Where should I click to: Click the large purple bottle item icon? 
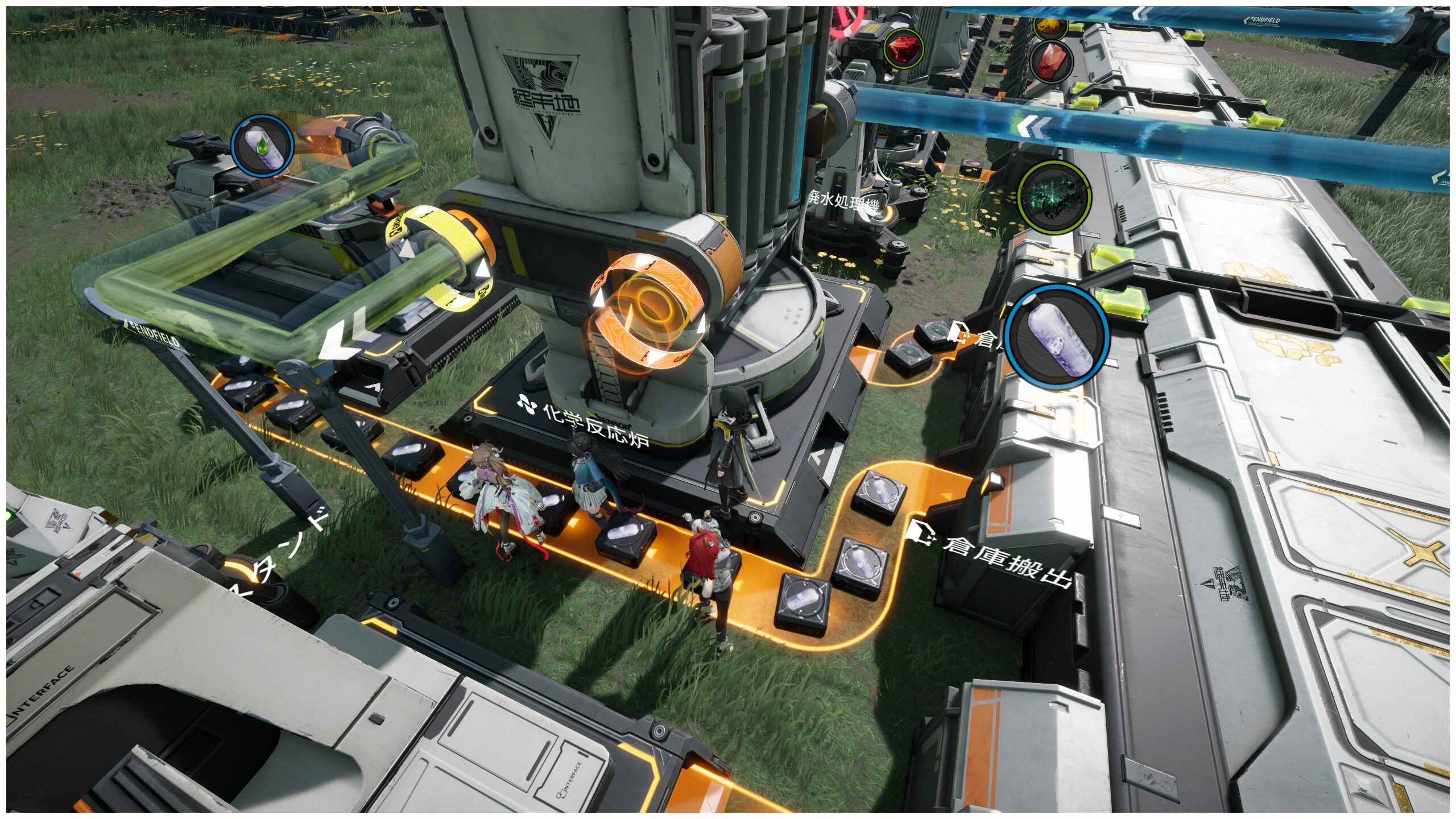pos(1057,337)
